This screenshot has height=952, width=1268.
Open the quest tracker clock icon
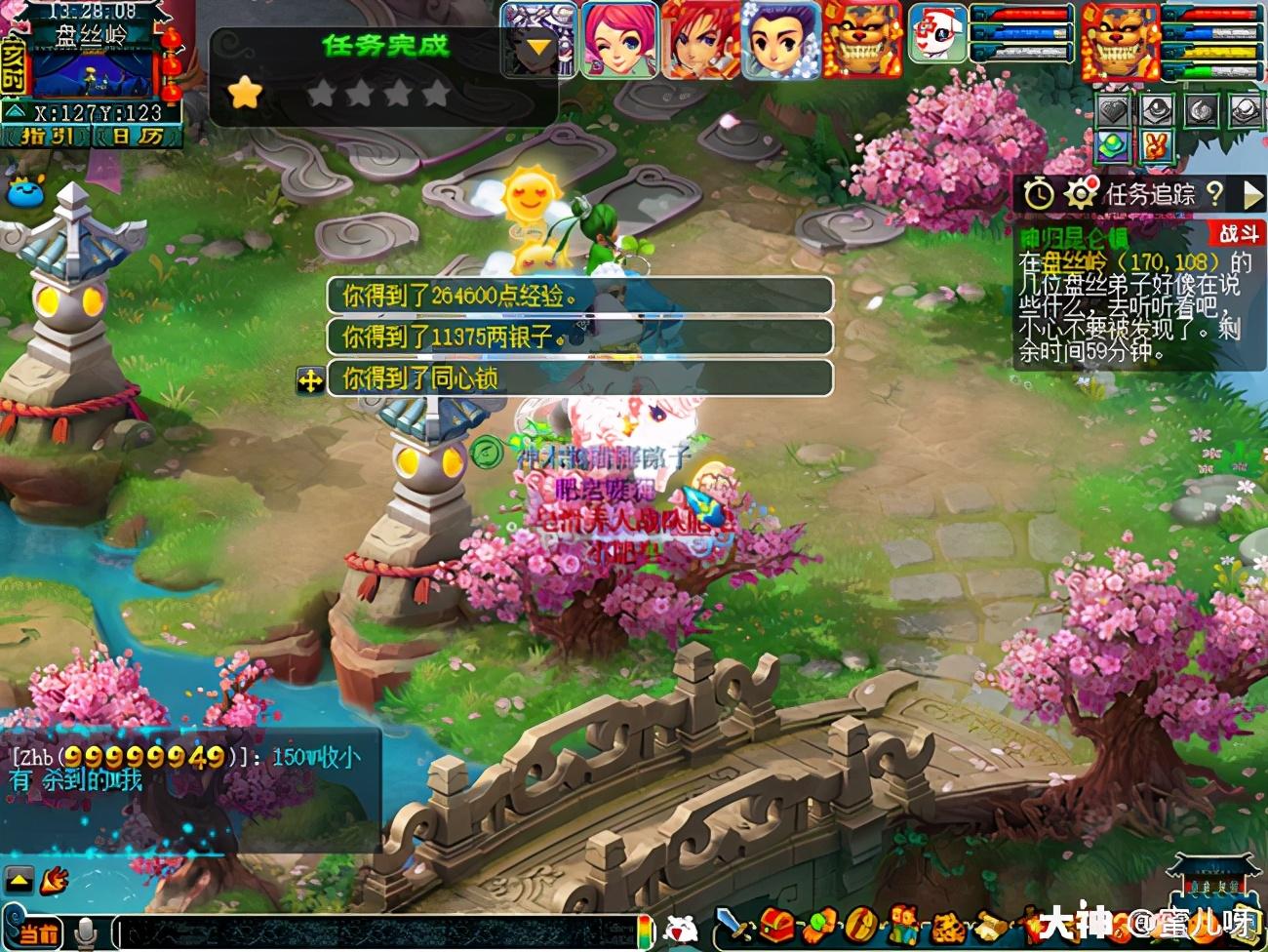[x=1039, y=194]
